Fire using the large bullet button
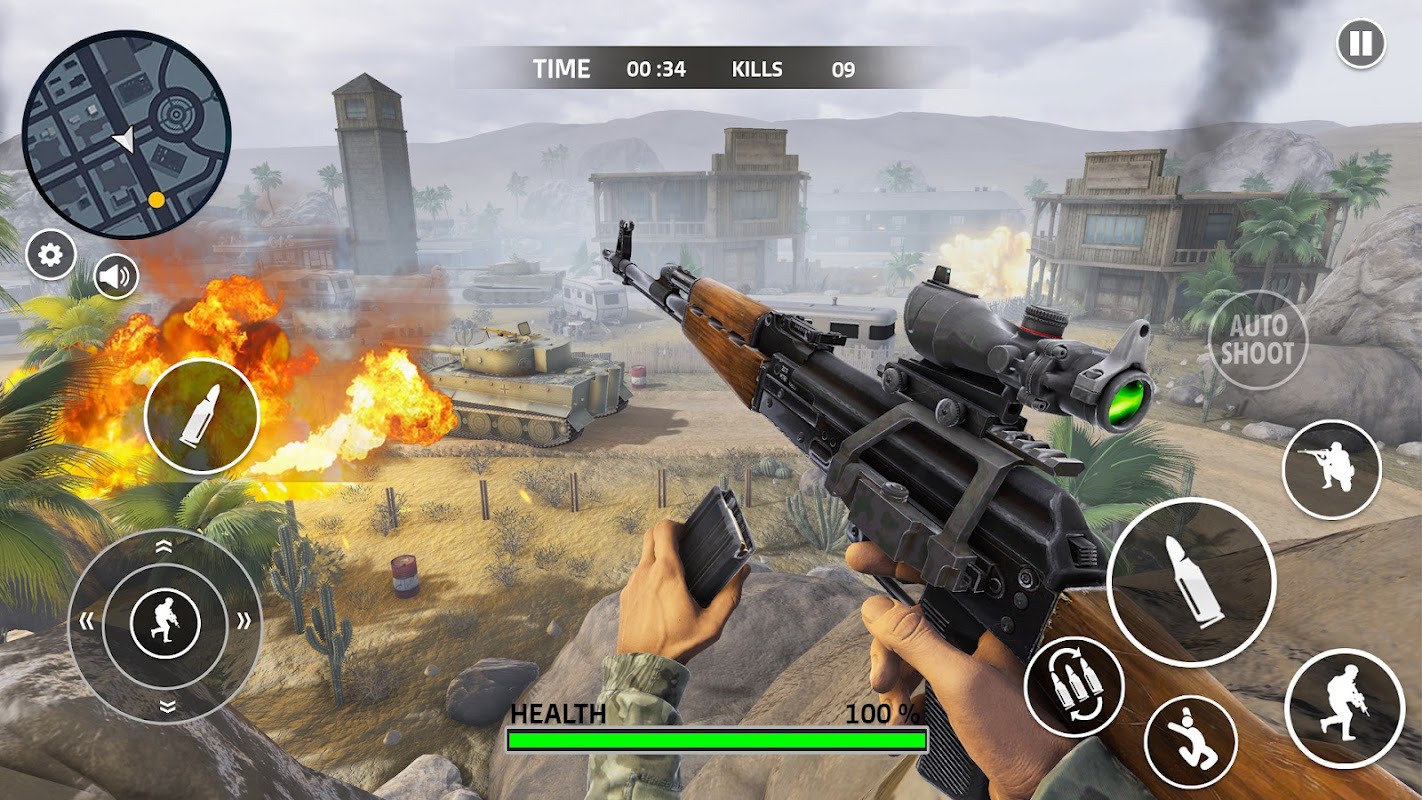This screenshot has width=1422, height=800. (1191, 581)
